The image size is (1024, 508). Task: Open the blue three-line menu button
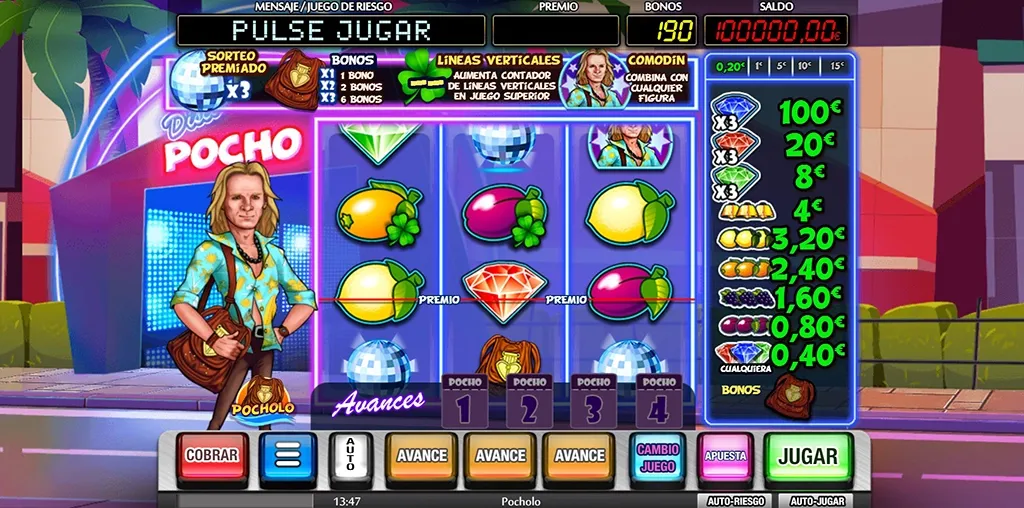pyautogui.click(x=288, y=457)
